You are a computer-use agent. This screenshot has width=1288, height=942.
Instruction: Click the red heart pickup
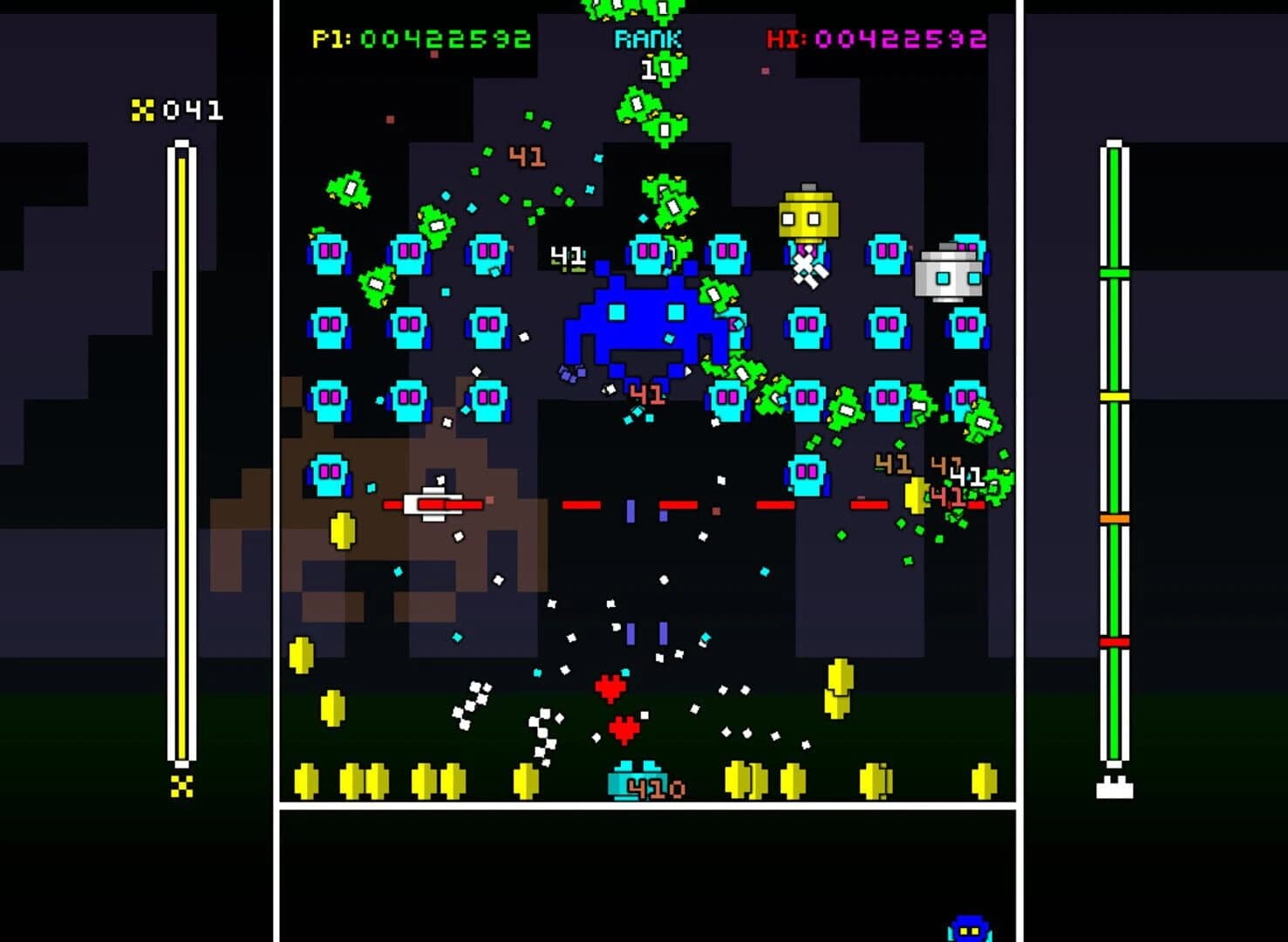coord(610,687)
